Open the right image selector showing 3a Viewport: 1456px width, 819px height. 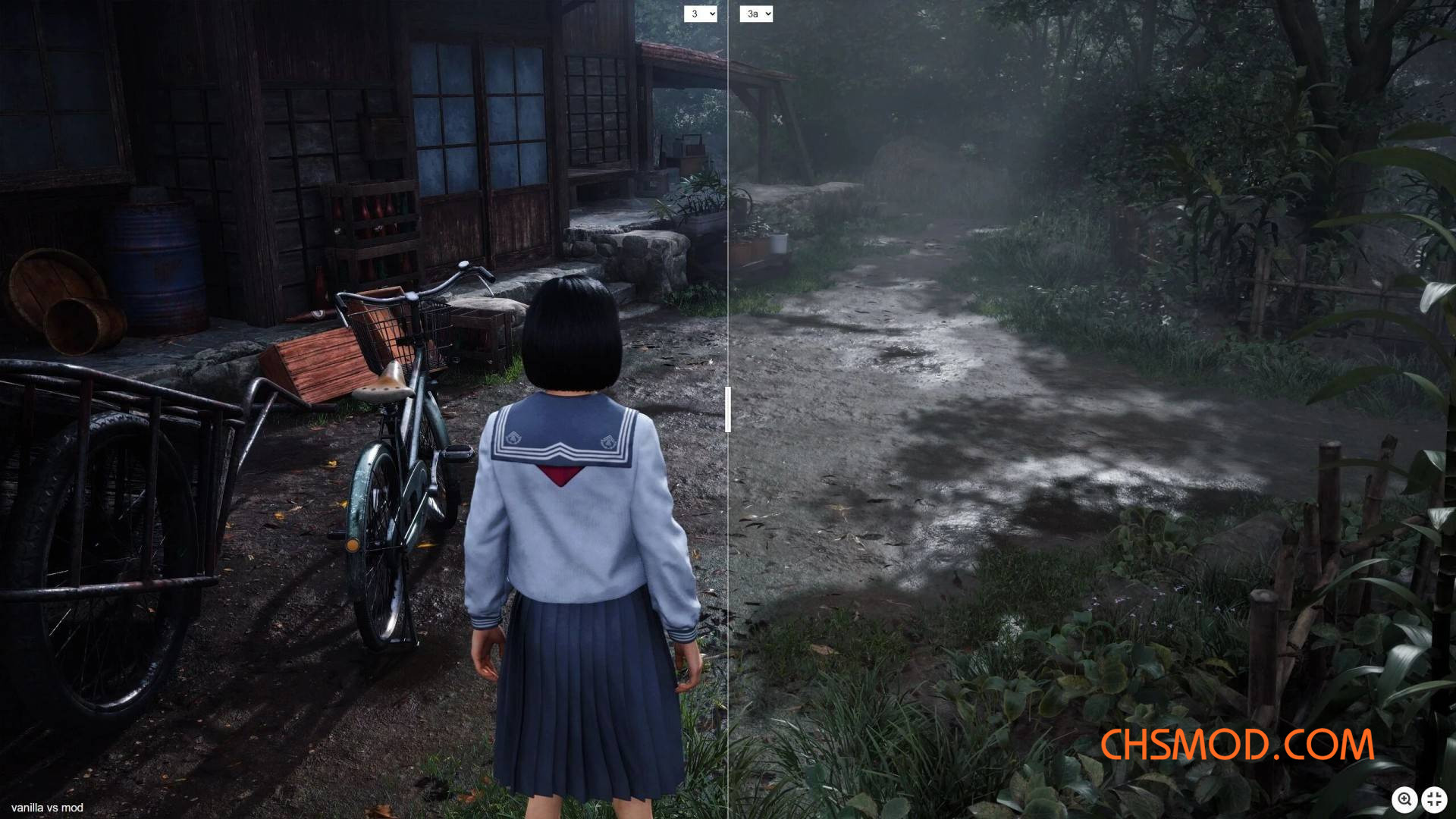(x=755, y=13)
